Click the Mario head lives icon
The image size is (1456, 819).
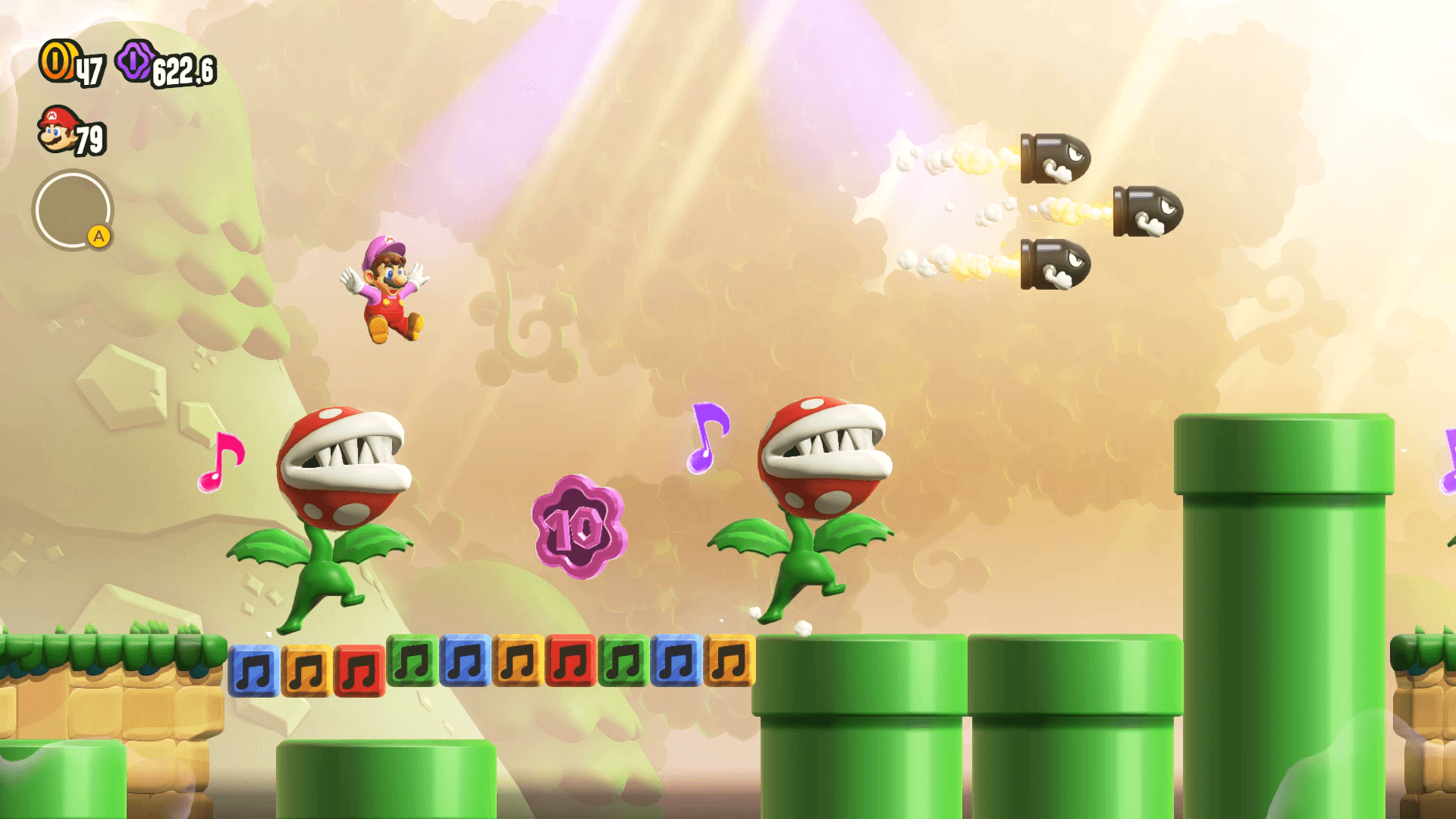[58, 130]
